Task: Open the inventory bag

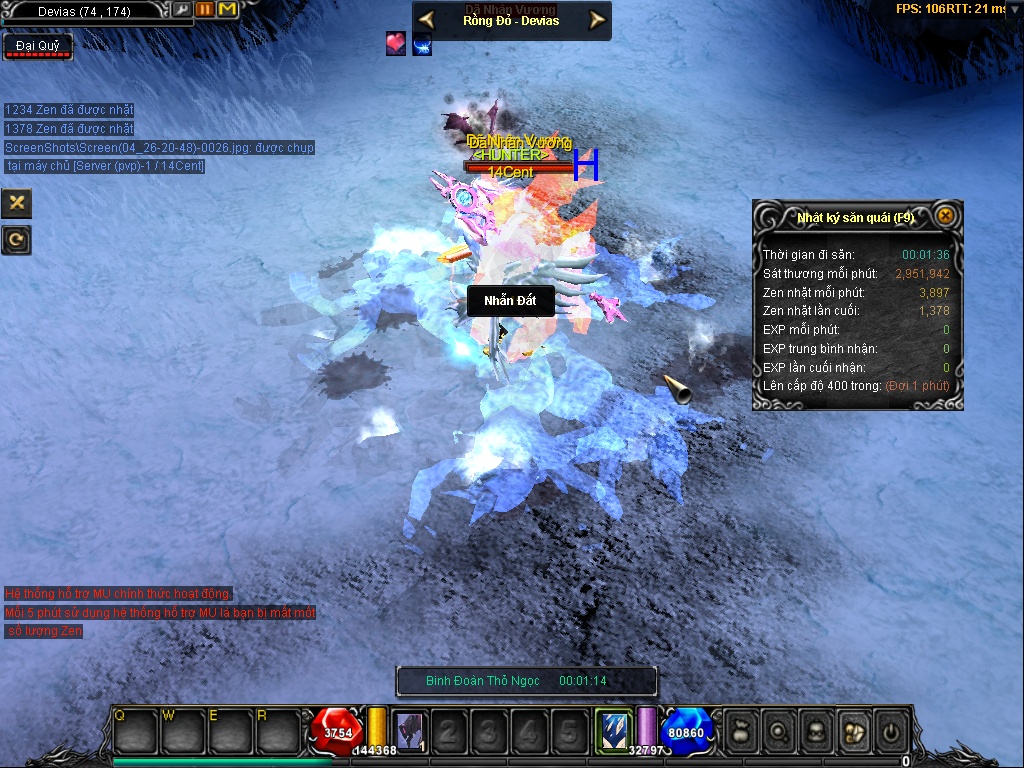Action: [740, 732]
